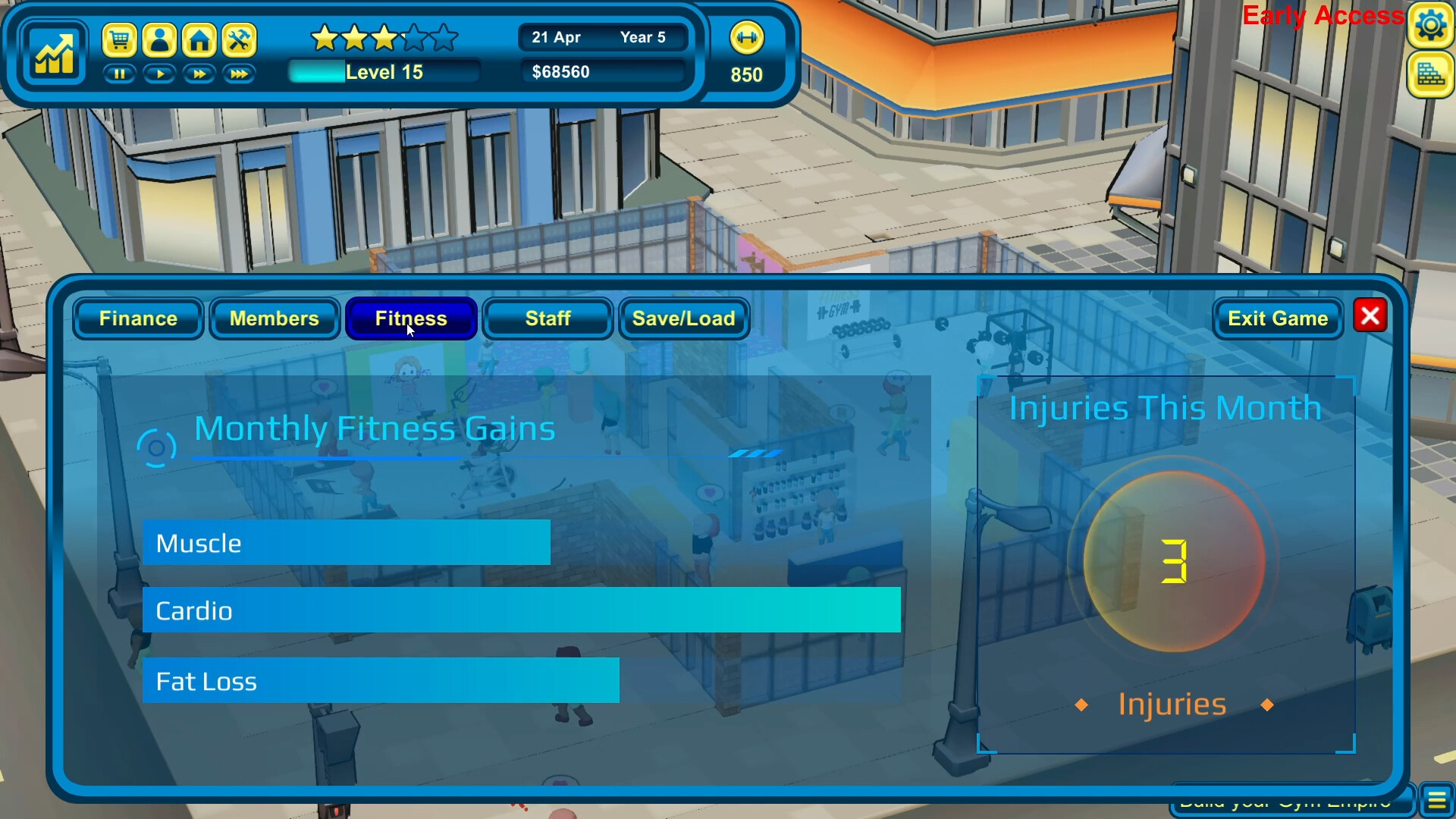
Task: Resume play with the play button
Action: tap(159, 74)
